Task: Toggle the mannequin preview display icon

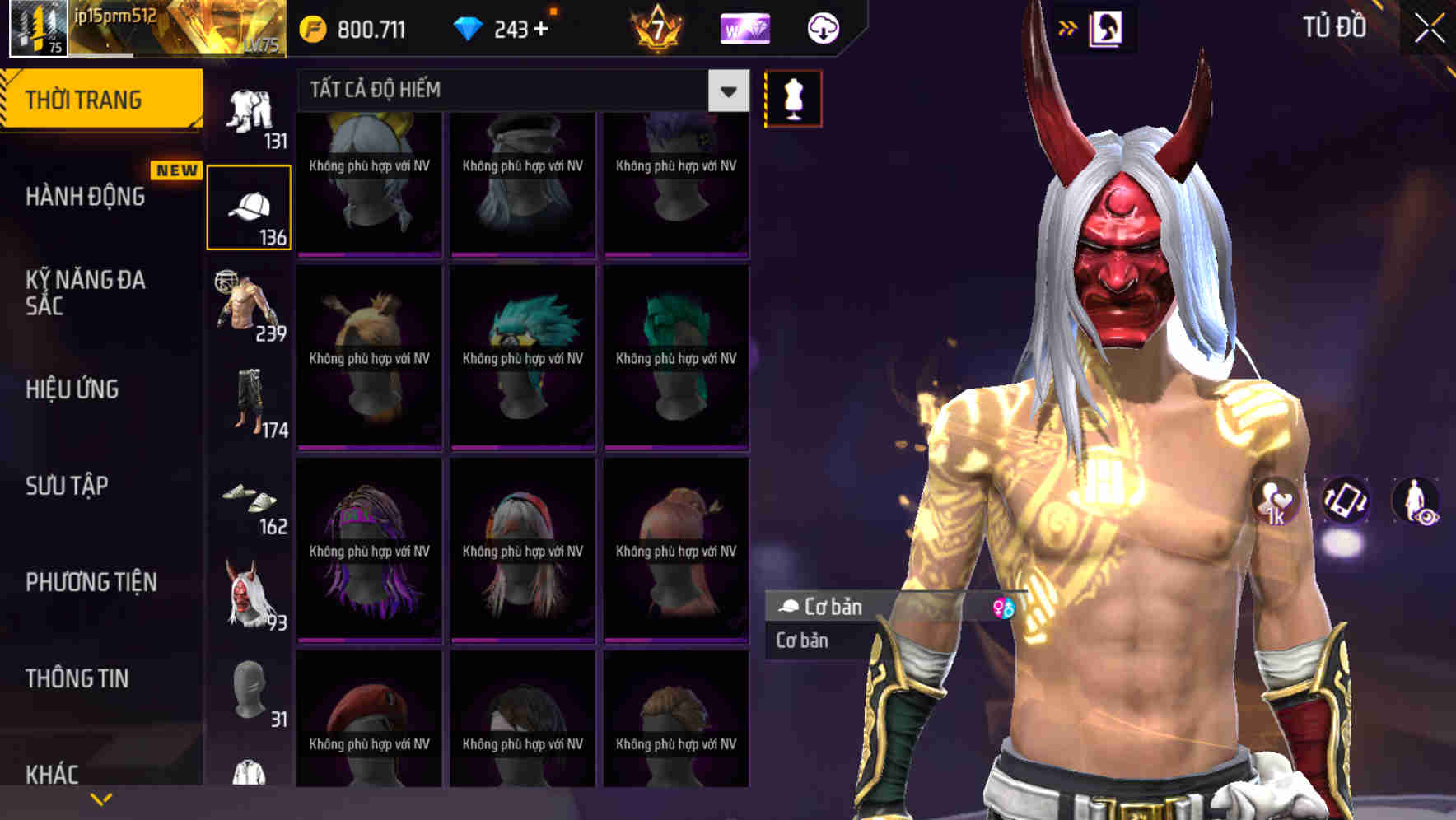Action: (x=793, y=97)
